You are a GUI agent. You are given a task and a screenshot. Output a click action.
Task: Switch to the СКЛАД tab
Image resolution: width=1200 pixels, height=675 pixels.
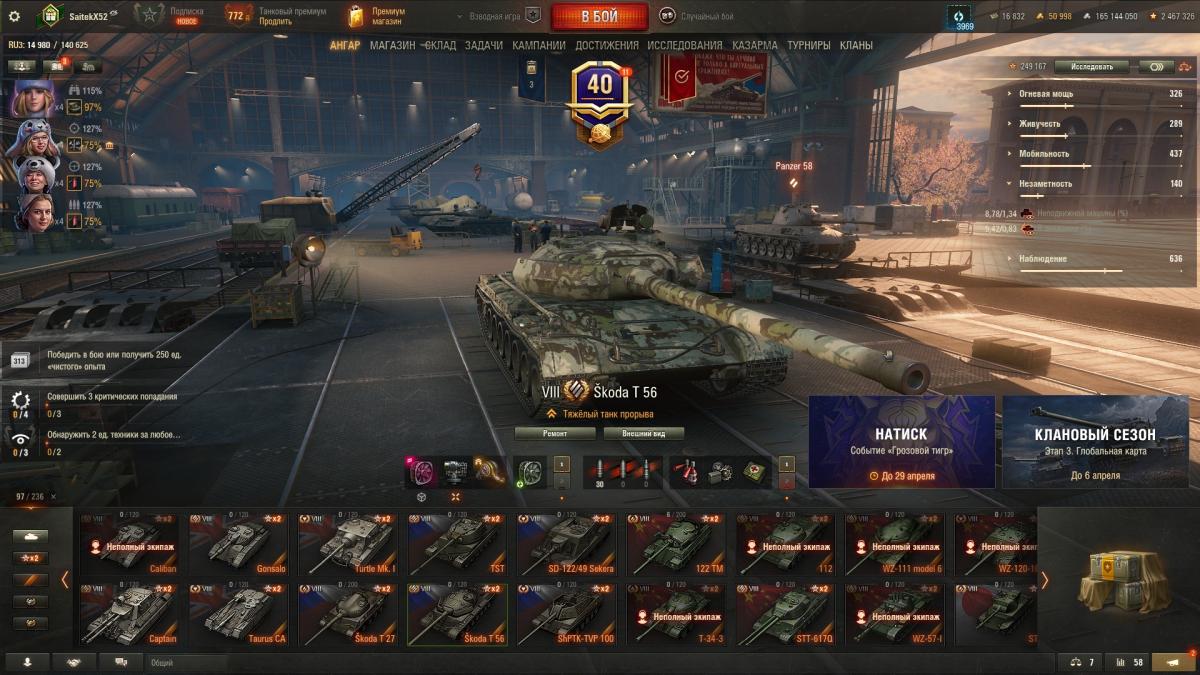(x=440, y=45)
